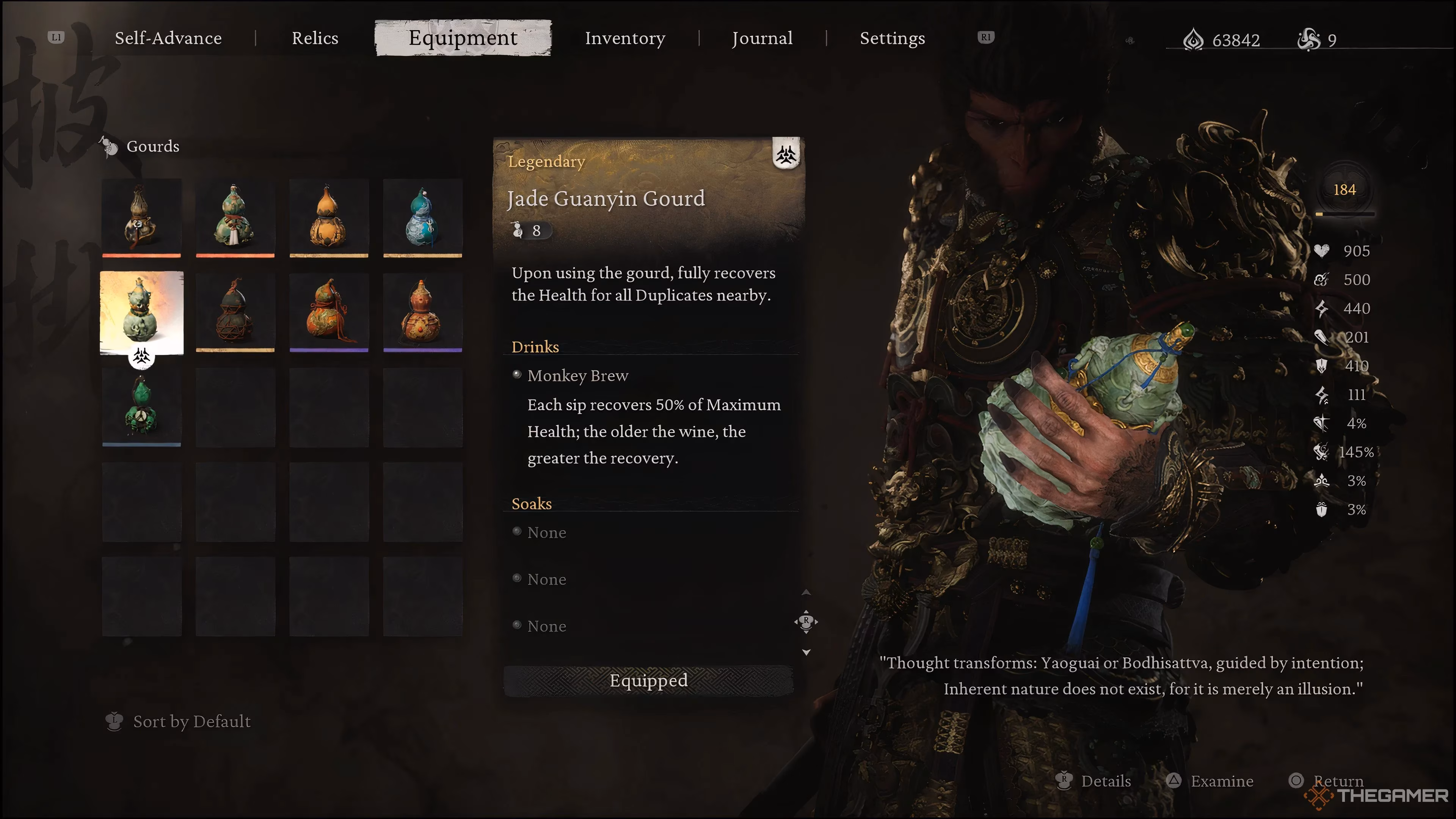Select the highlighted Jade Guanyin Gourd slot
The height and width of the screenshot is (819, 1456).
[141, 312]
